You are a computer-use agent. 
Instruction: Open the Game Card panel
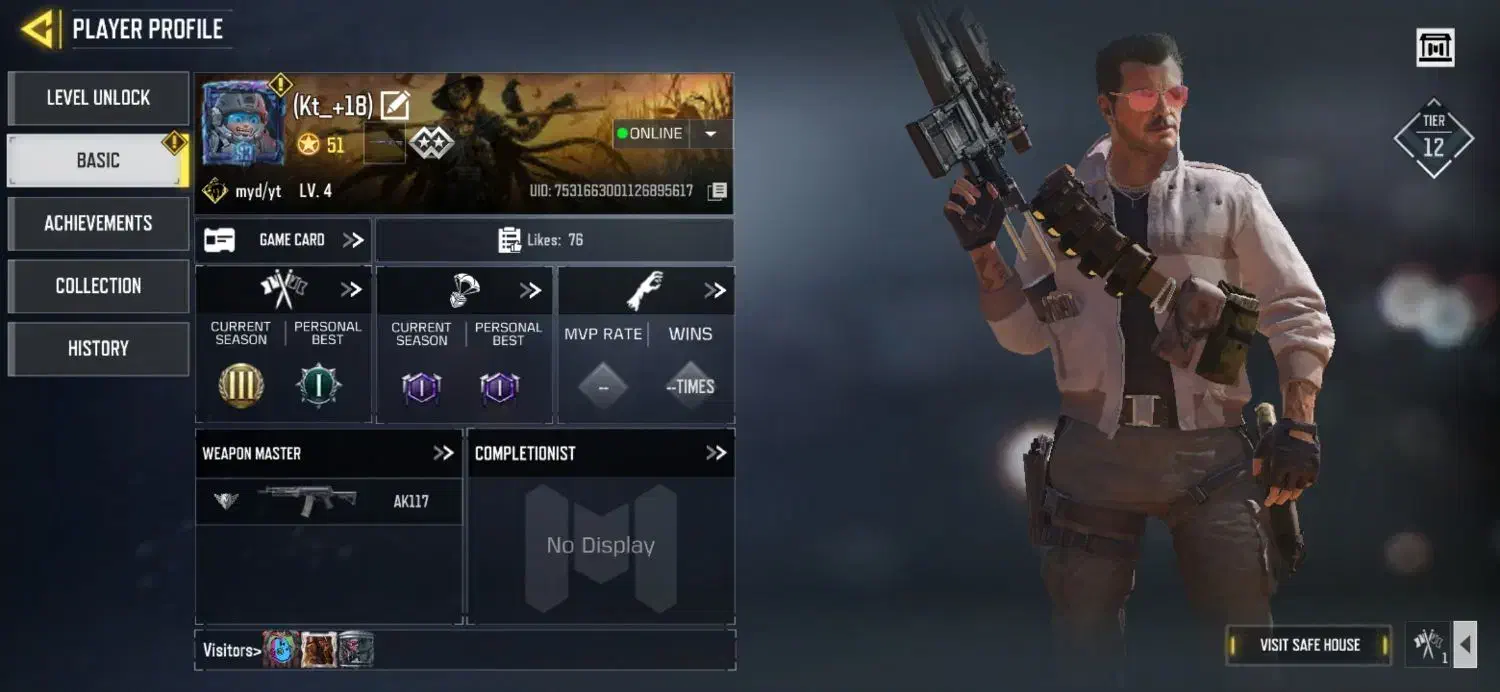tap(284, 240)
